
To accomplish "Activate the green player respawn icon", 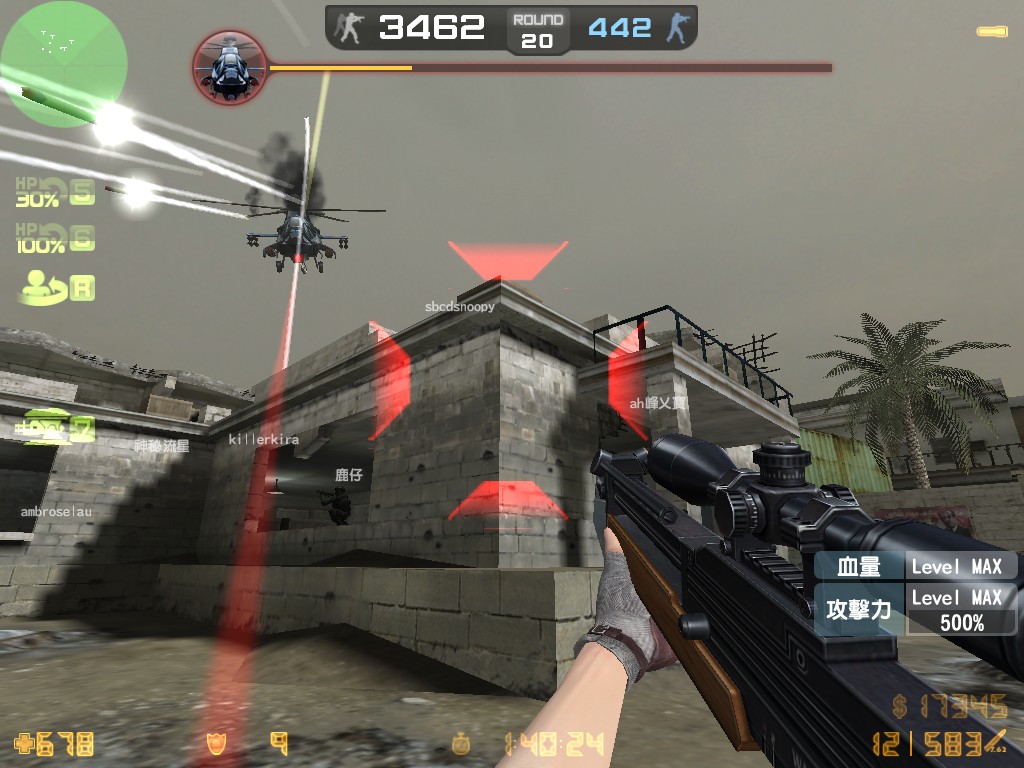I will 56,287.
